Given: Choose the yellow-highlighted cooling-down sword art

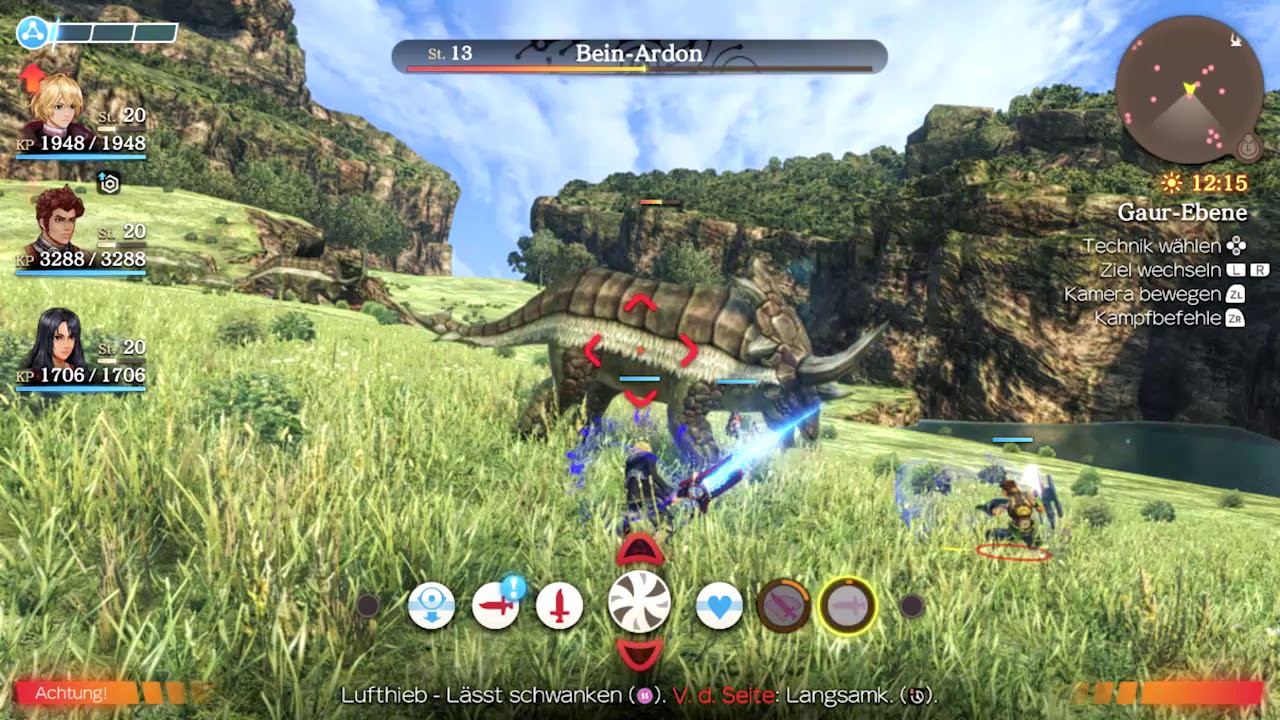Looking at the screenshot, I should pos(848,606).
